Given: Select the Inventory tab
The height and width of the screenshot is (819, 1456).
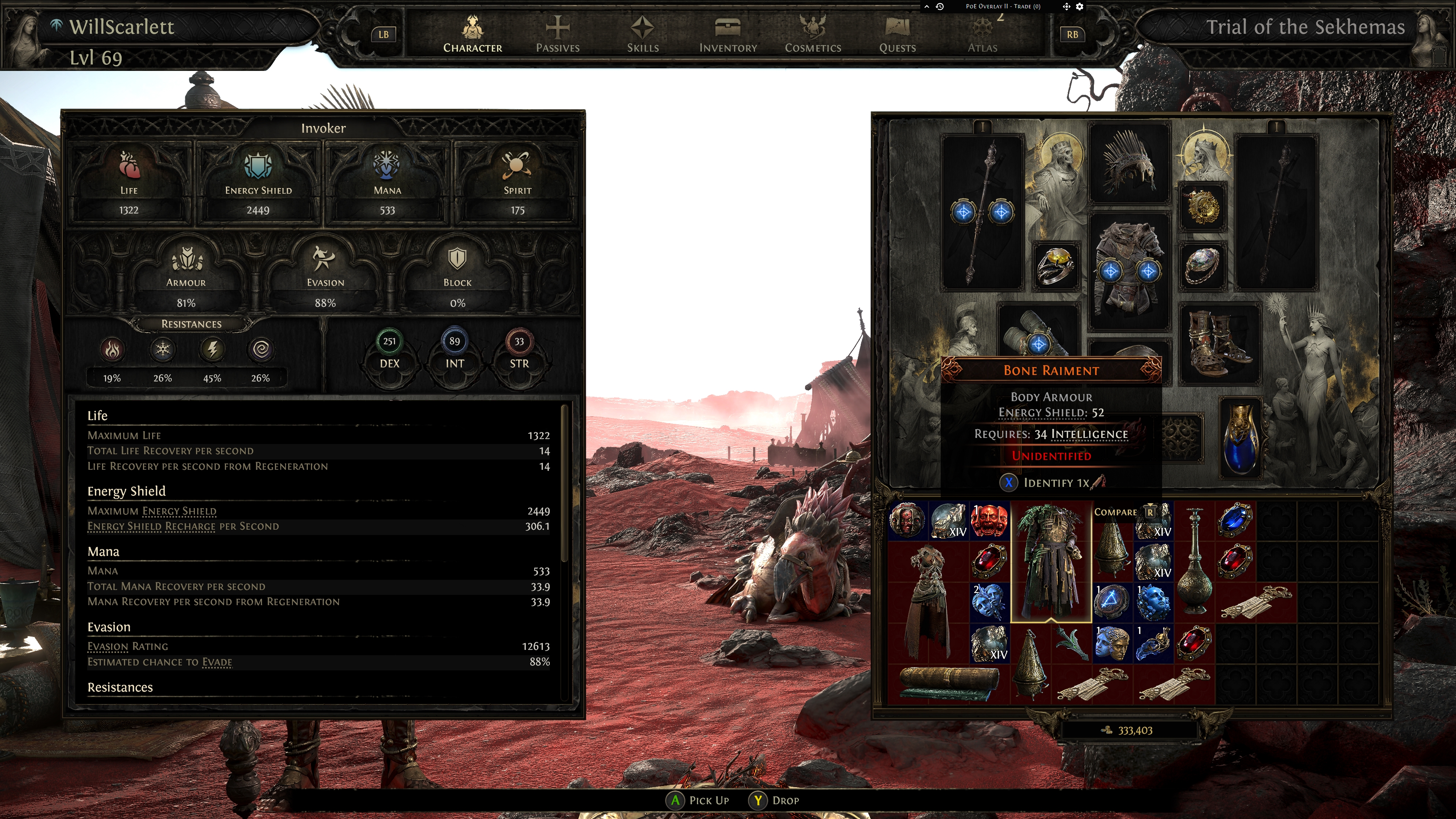Looking at the screenshot, I should tap(728, 34).
